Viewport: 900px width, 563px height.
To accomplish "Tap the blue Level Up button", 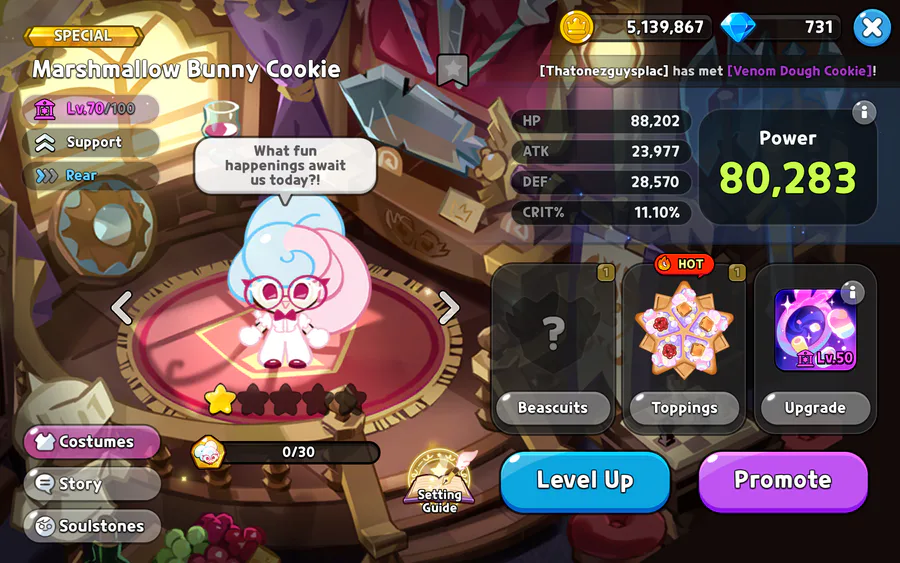I will [585, 481].
